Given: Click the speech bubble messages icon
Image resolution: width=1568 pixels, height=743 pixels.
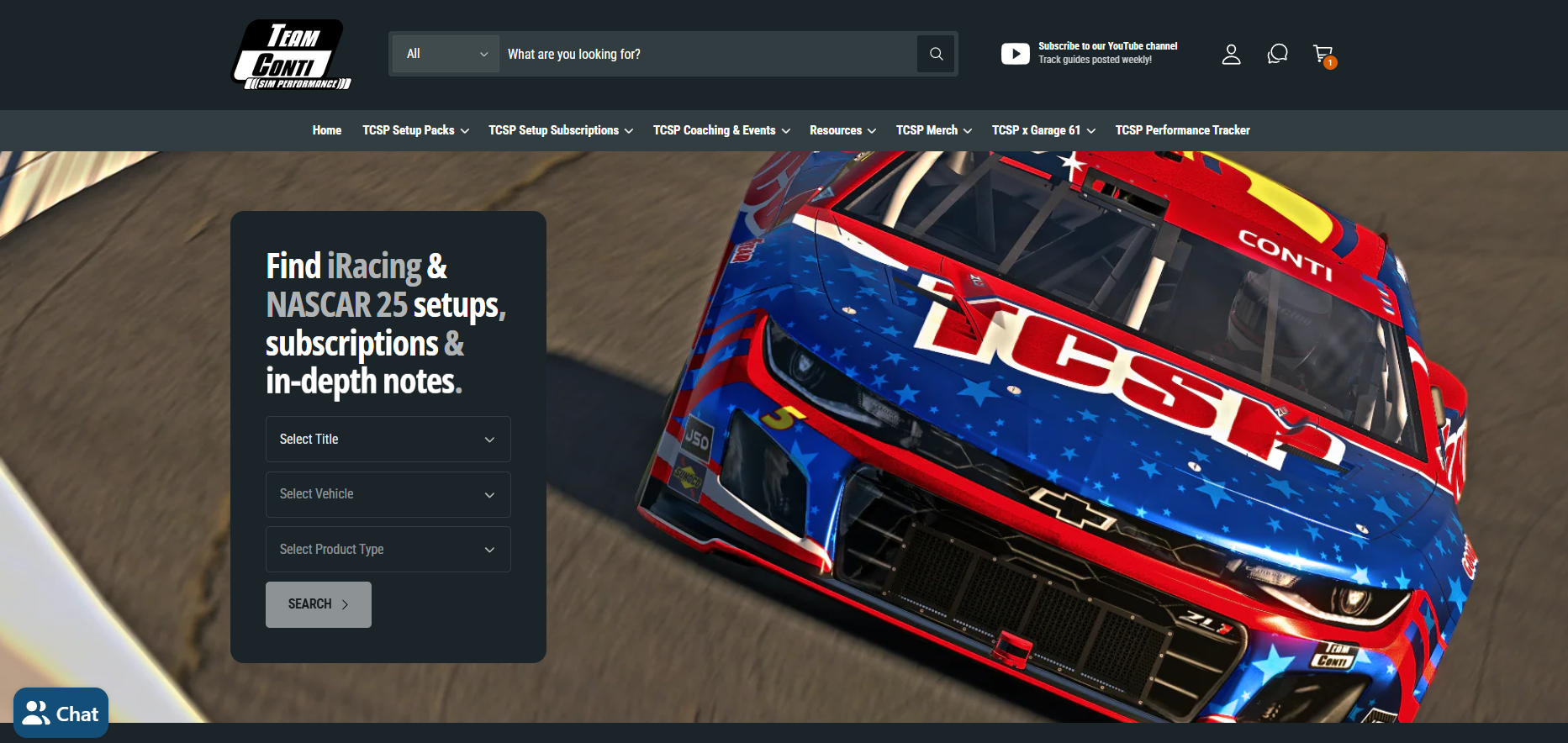Looking at the screenshot, I should coord(1277,55).
